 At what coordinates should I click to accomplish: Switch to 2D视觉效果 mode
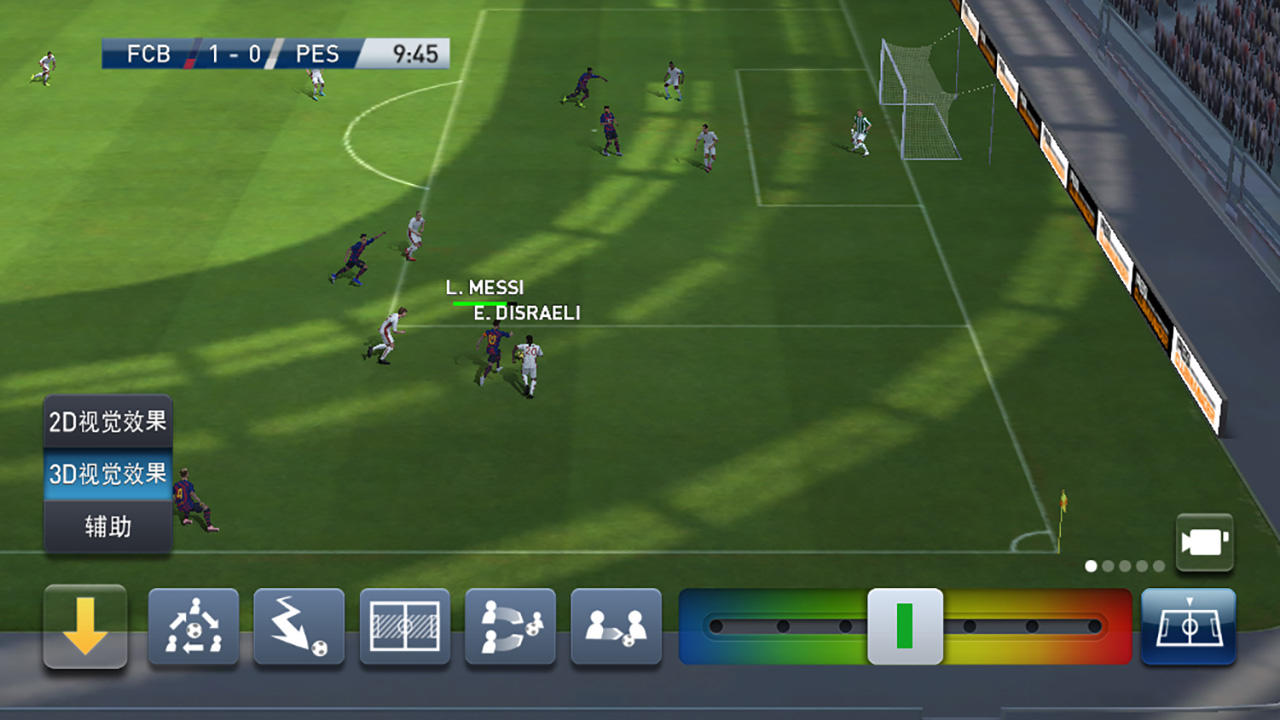pyautogui.click(x=107, y=420)
